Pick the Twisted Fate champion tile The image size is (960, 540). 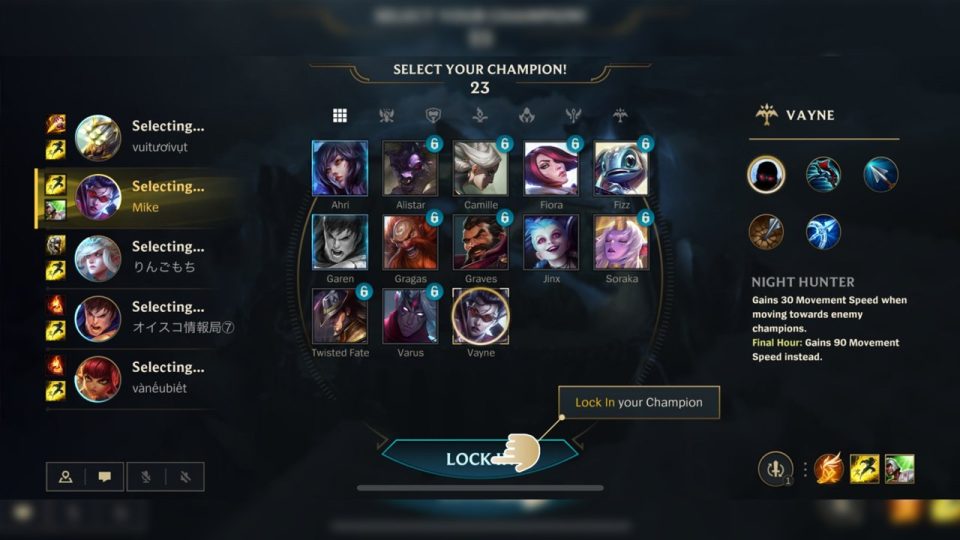click(340, 316)
